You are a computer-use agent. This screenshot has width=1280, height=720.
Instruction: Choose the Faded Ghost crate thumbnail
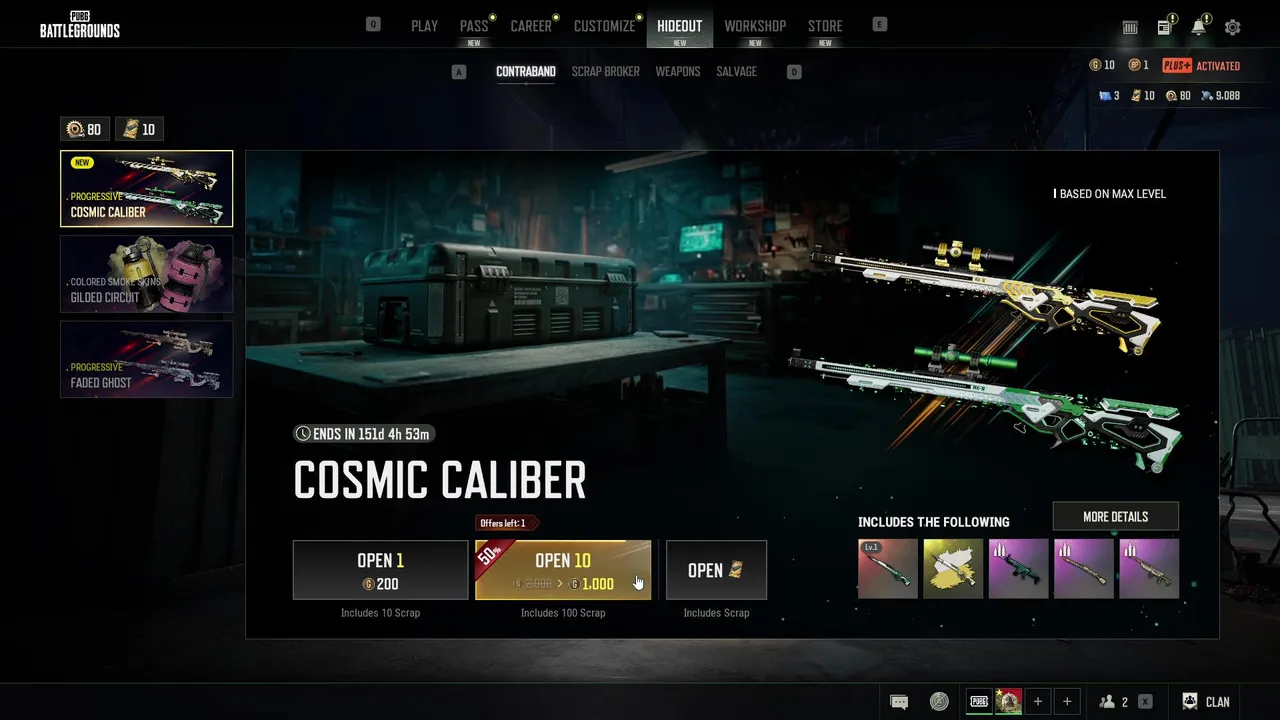(146, 359)
